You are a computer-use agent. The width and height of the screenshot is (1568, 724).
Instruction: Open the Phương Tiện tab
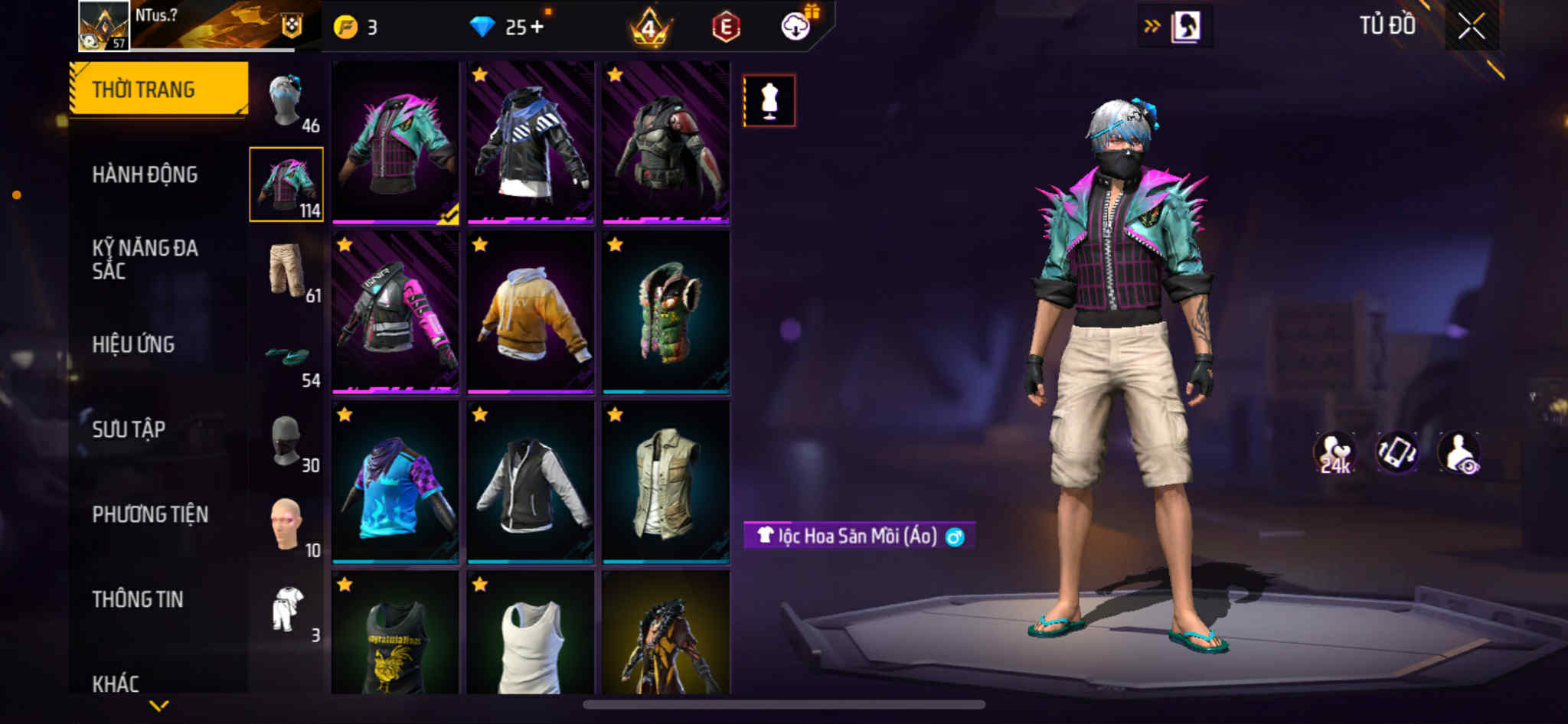point(150,514)
